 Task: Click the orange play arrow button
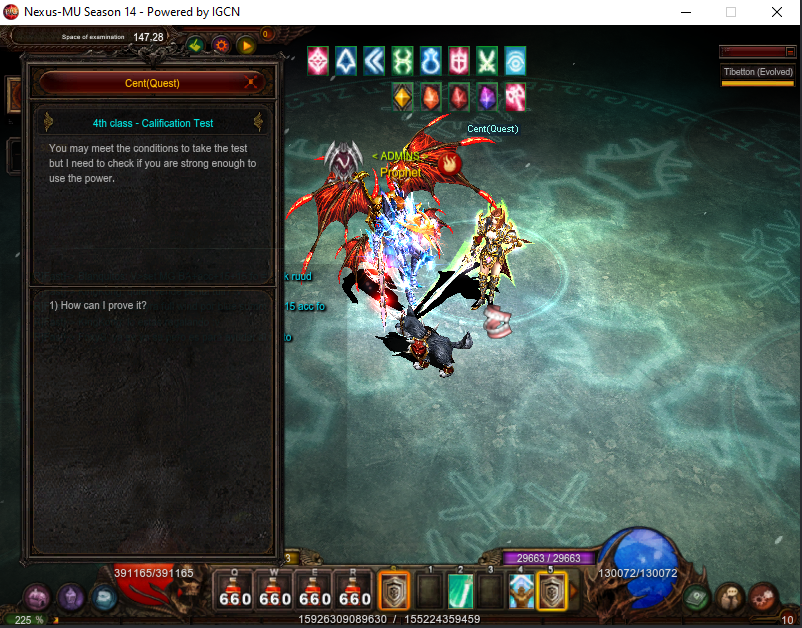[246, 45]
